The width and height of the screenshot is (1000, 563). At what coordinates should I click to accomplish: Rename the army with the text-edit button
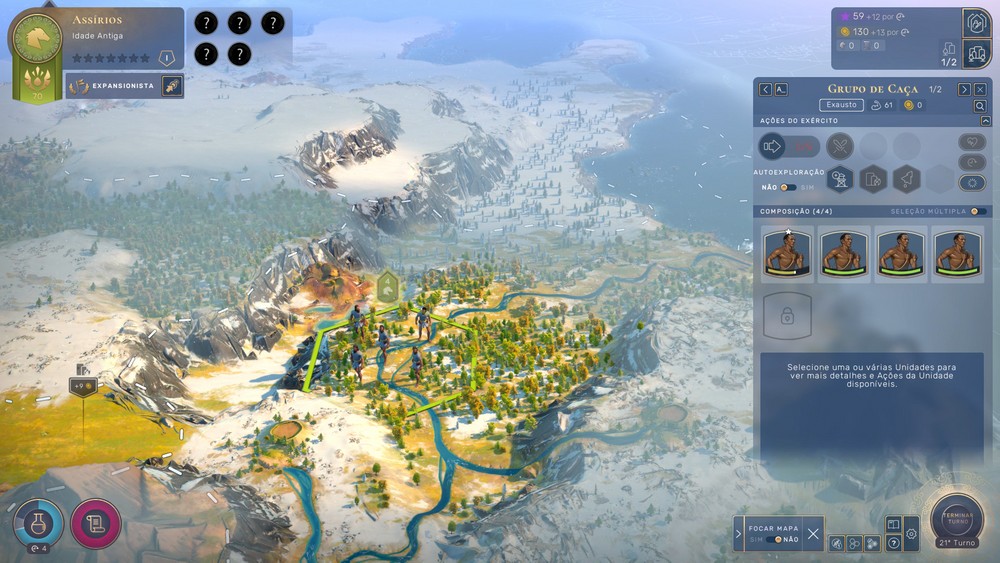coord(781,89)
